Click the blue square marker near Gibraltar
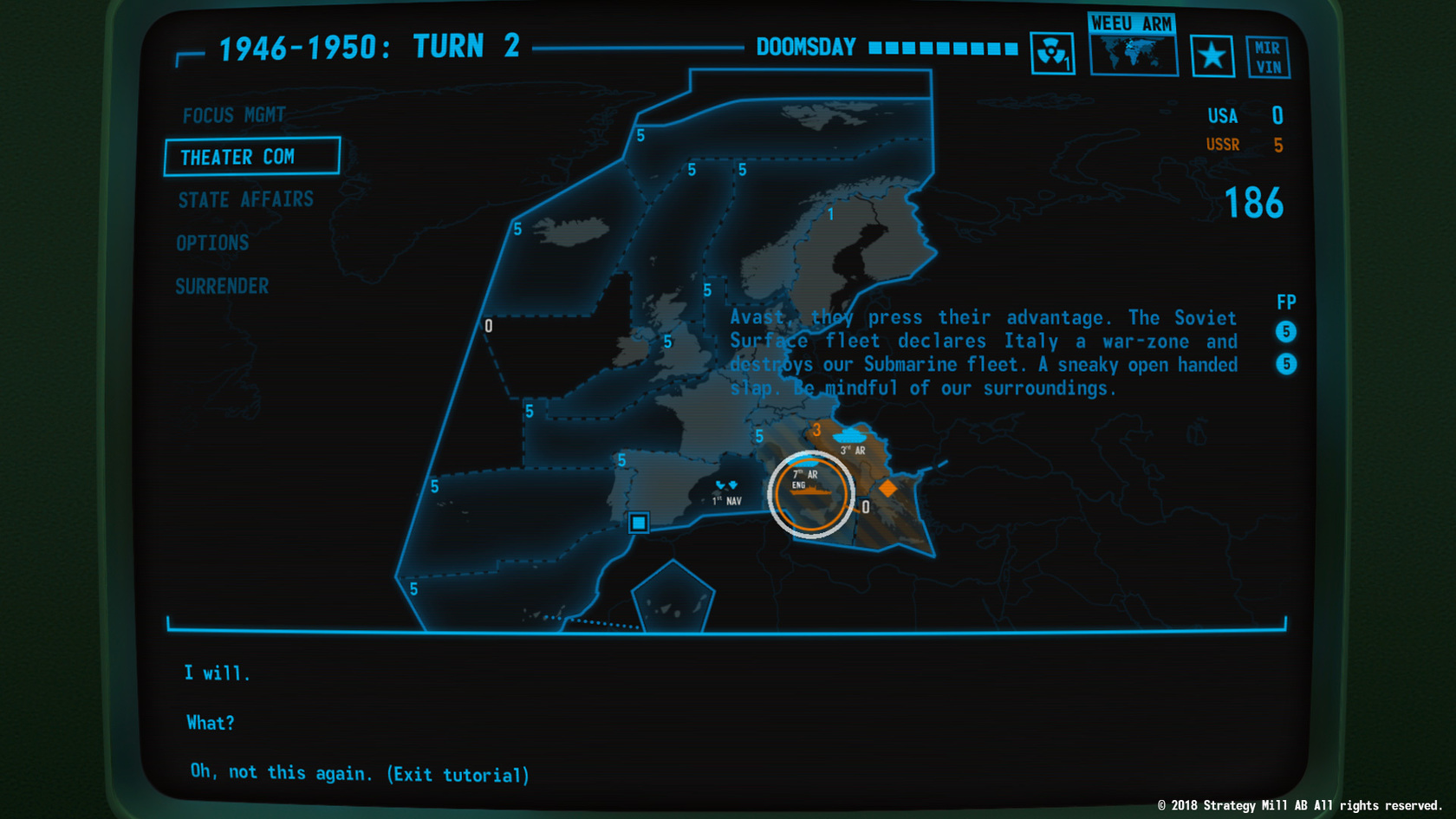The image size is (1456, 819). click(x=638, y=523)
